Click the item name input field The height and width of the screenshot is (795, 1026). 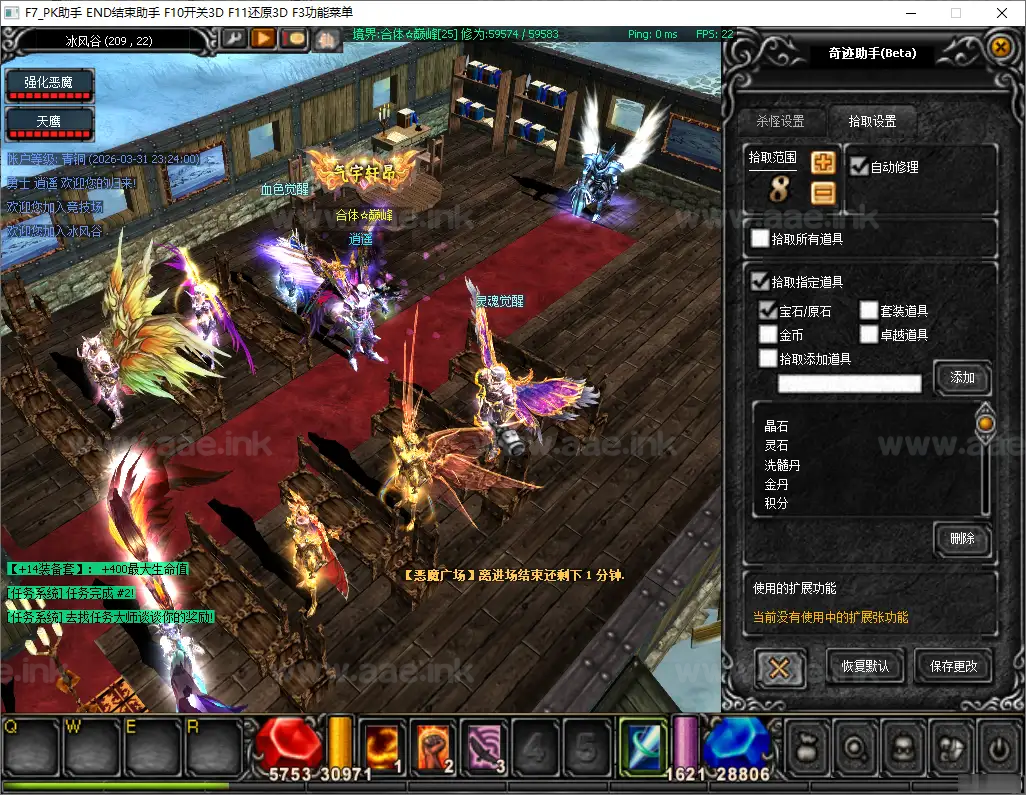pos(850,383)
